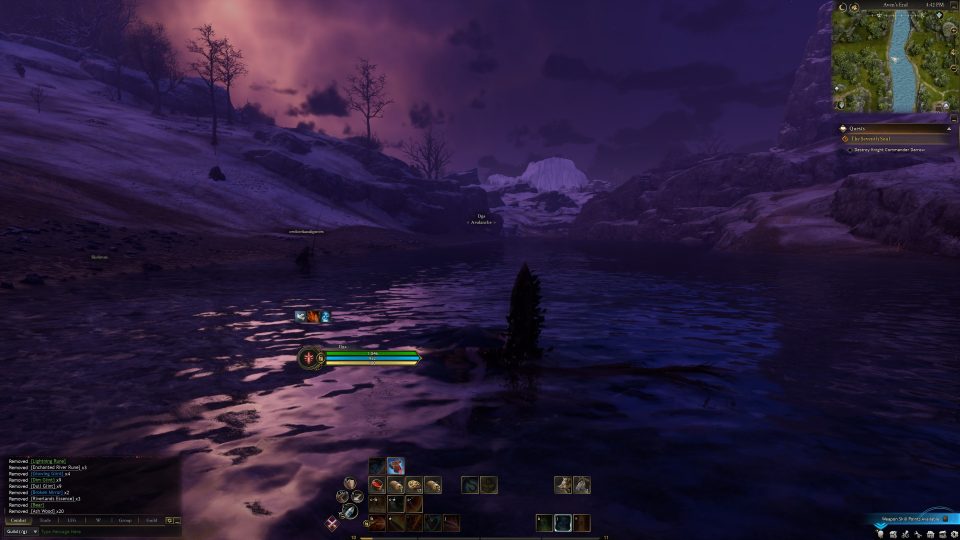Open the Guild chat channel dropdown
Viewport: 960px width, 540px height.
20,532
